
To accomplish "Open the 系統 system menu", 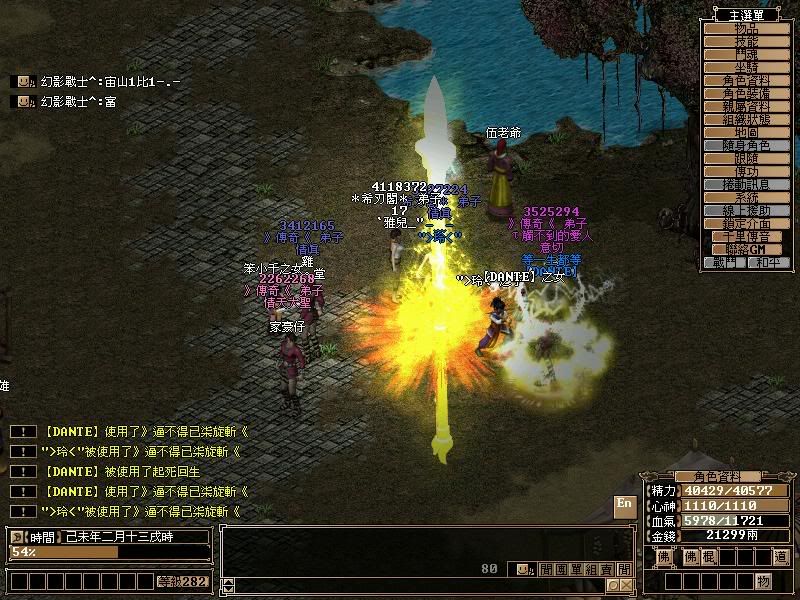I will point(747,197).
